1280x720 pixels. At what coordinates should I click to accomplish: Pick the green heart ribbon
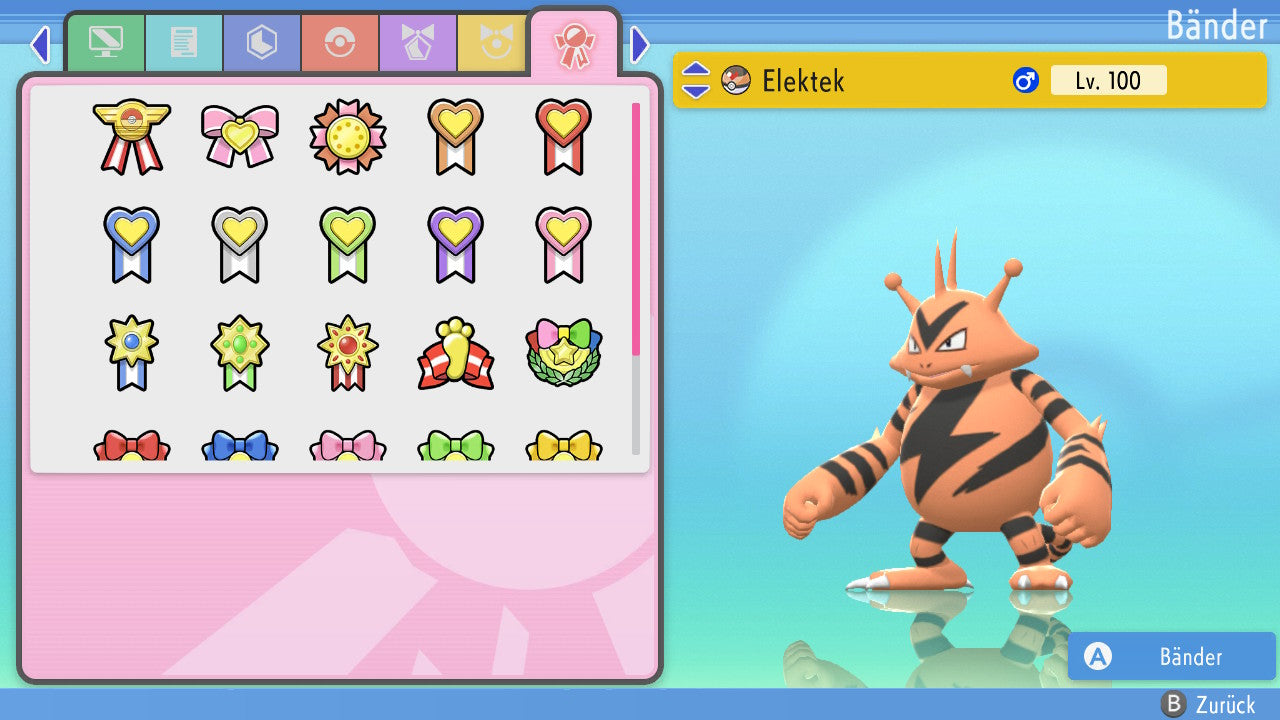coord(348,244)
